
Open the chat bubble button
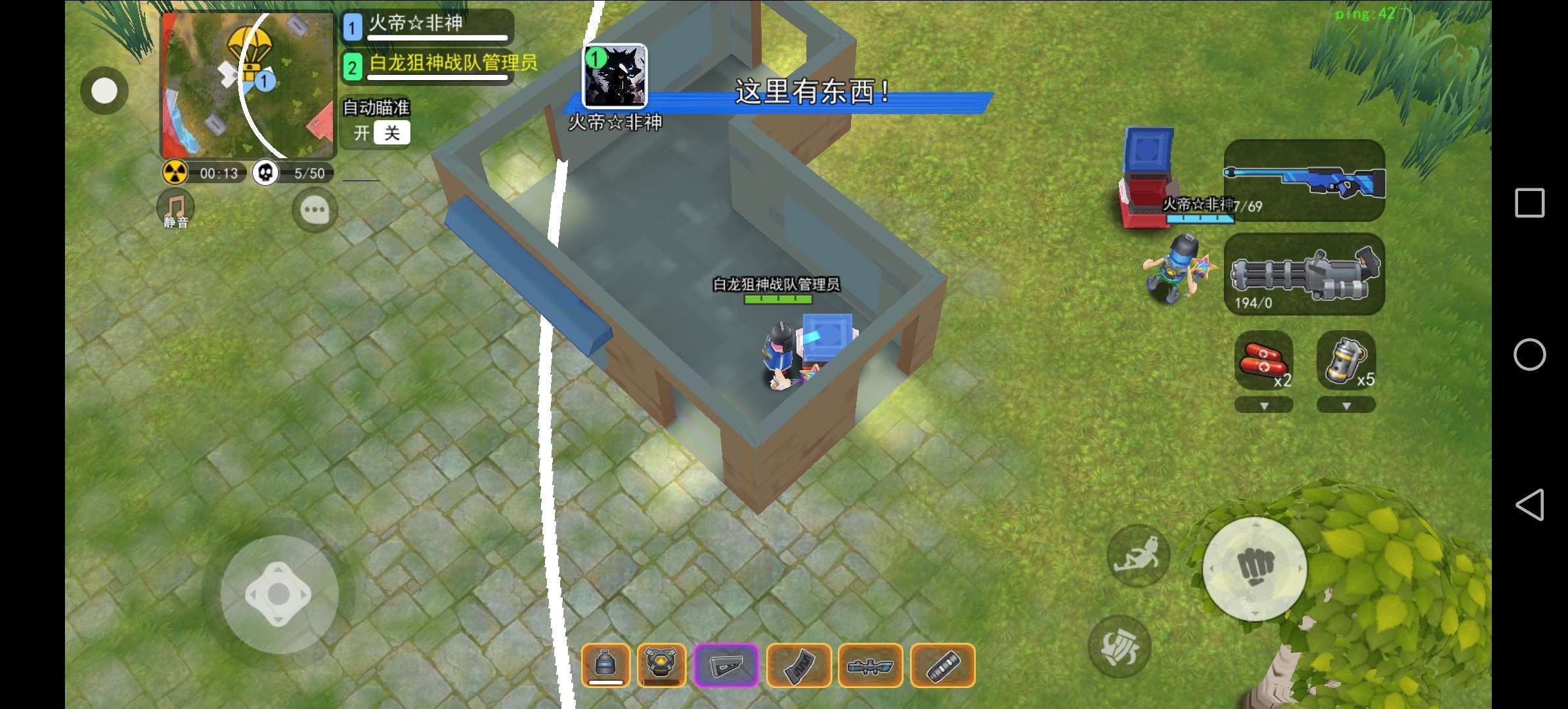315,210
